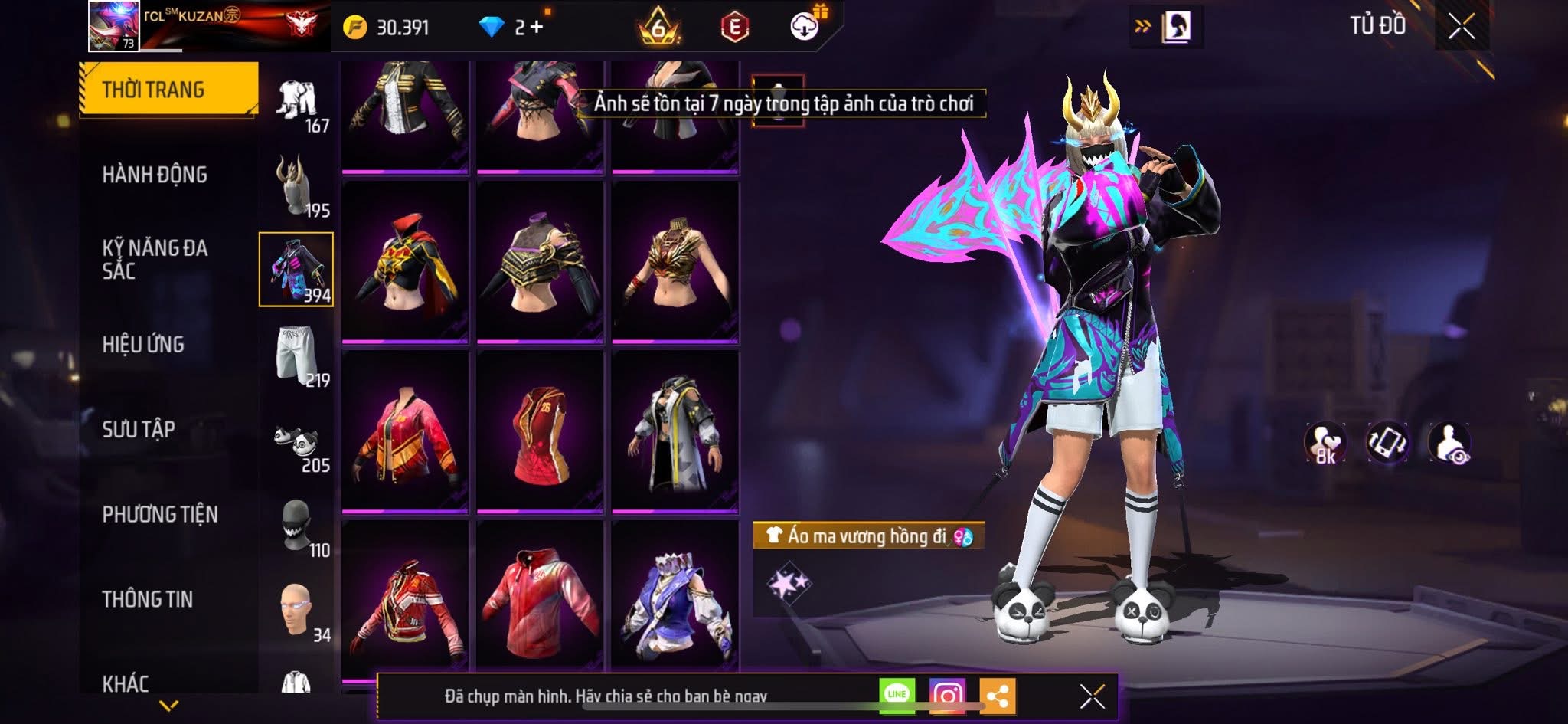
Task: Open the HÀNH ĐỘNG category
Action: 155,175
